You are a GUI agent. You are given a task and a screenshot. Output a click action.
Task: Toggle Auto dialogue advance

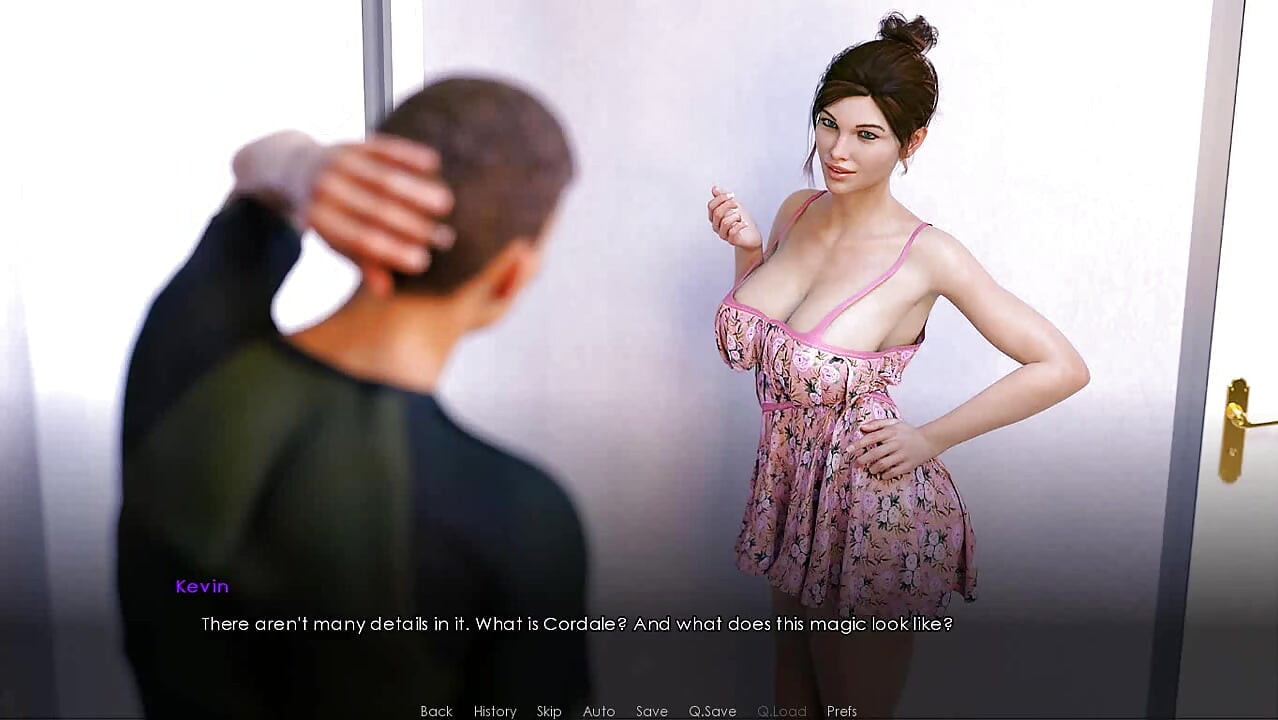(x=599, y=711)
